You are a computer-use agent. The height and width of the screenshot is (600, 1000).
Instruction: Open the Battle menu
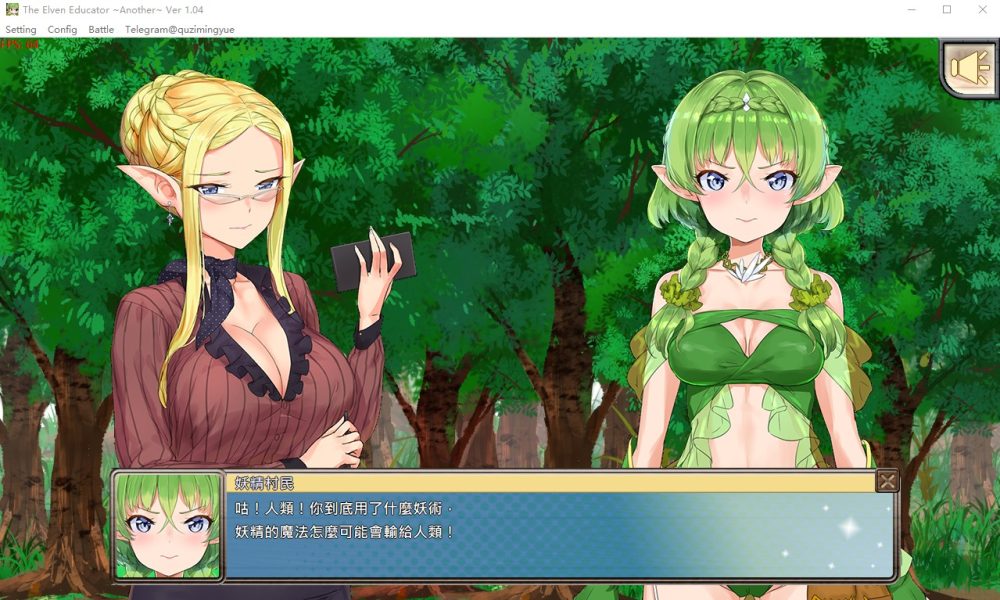101,30
